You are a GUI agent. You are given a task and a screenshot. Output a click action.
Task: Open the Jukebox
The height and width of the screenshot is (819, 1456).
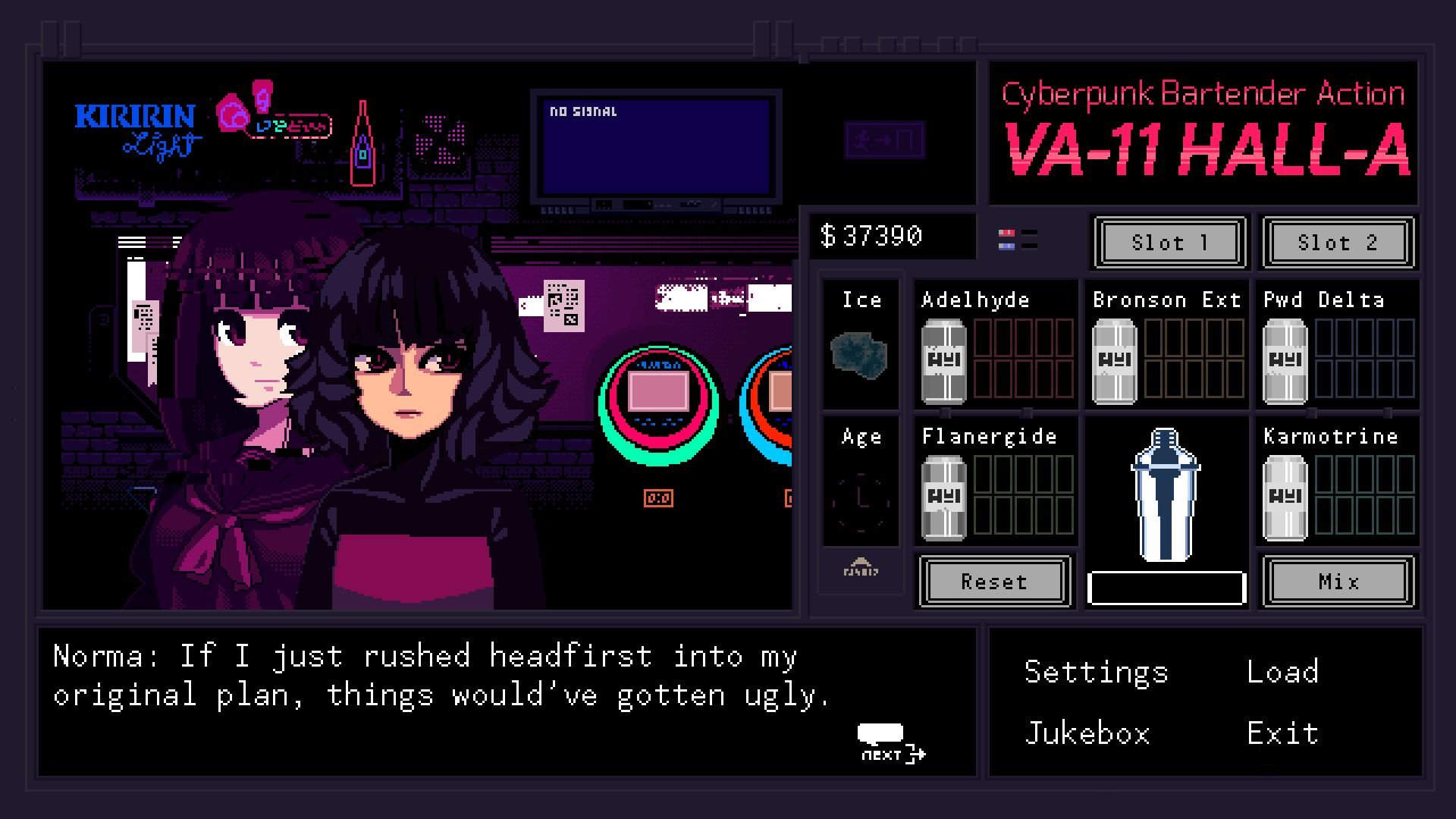[x=1087, y=732]
